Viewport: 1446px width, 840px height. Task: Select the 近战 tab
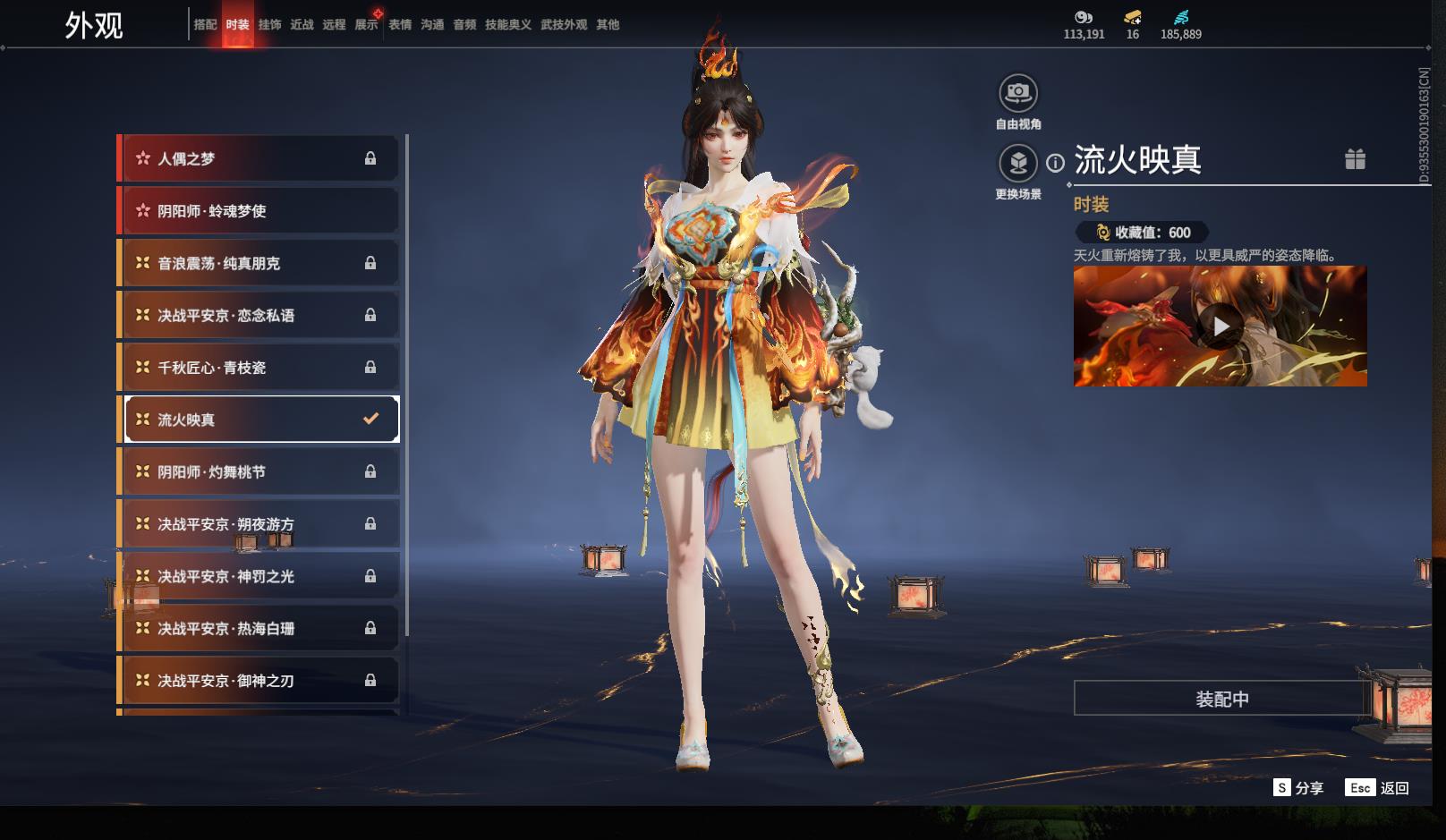point(302,25)
